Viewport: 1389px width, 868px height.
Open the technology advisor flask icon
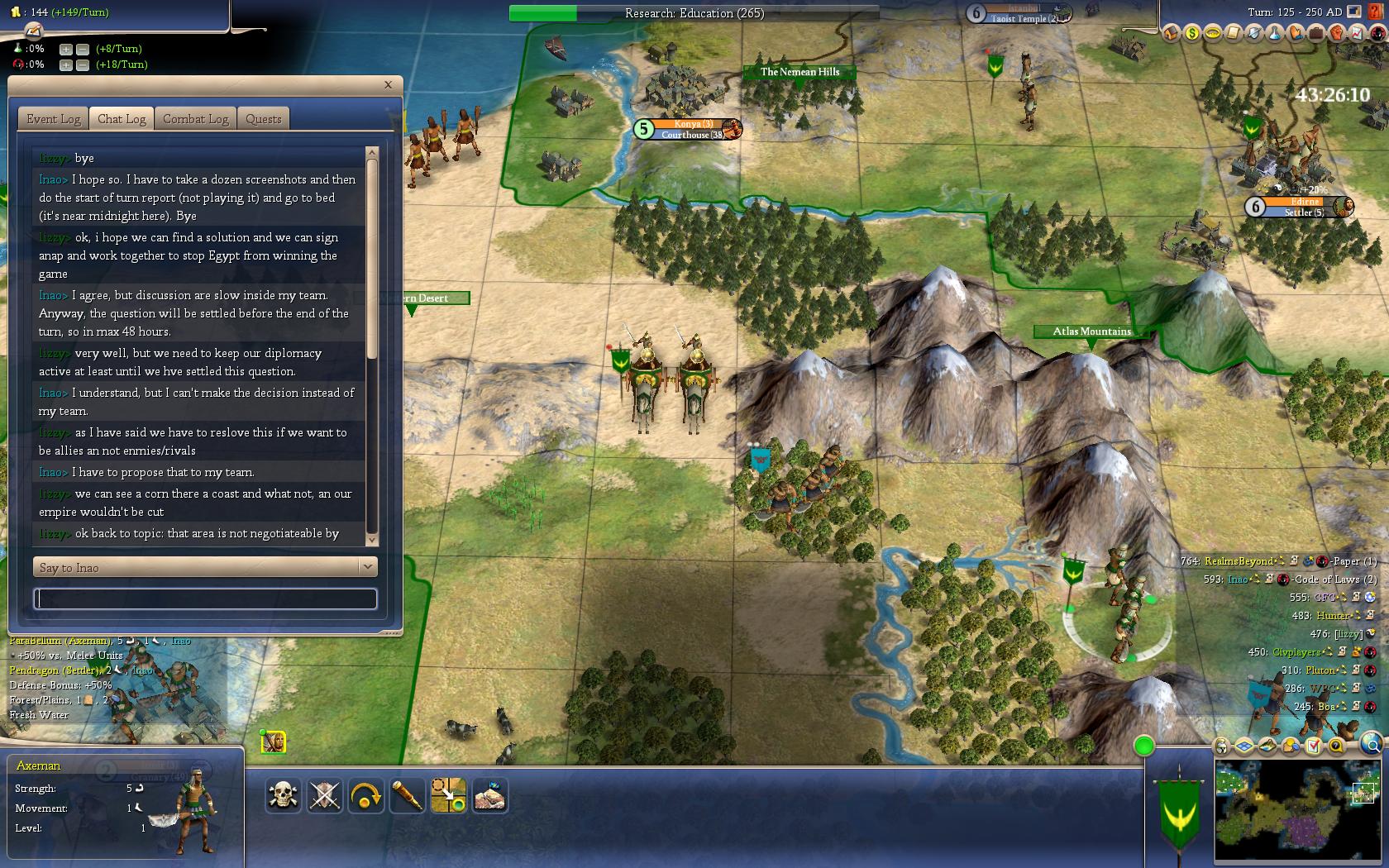click(x=1274, y=34)
